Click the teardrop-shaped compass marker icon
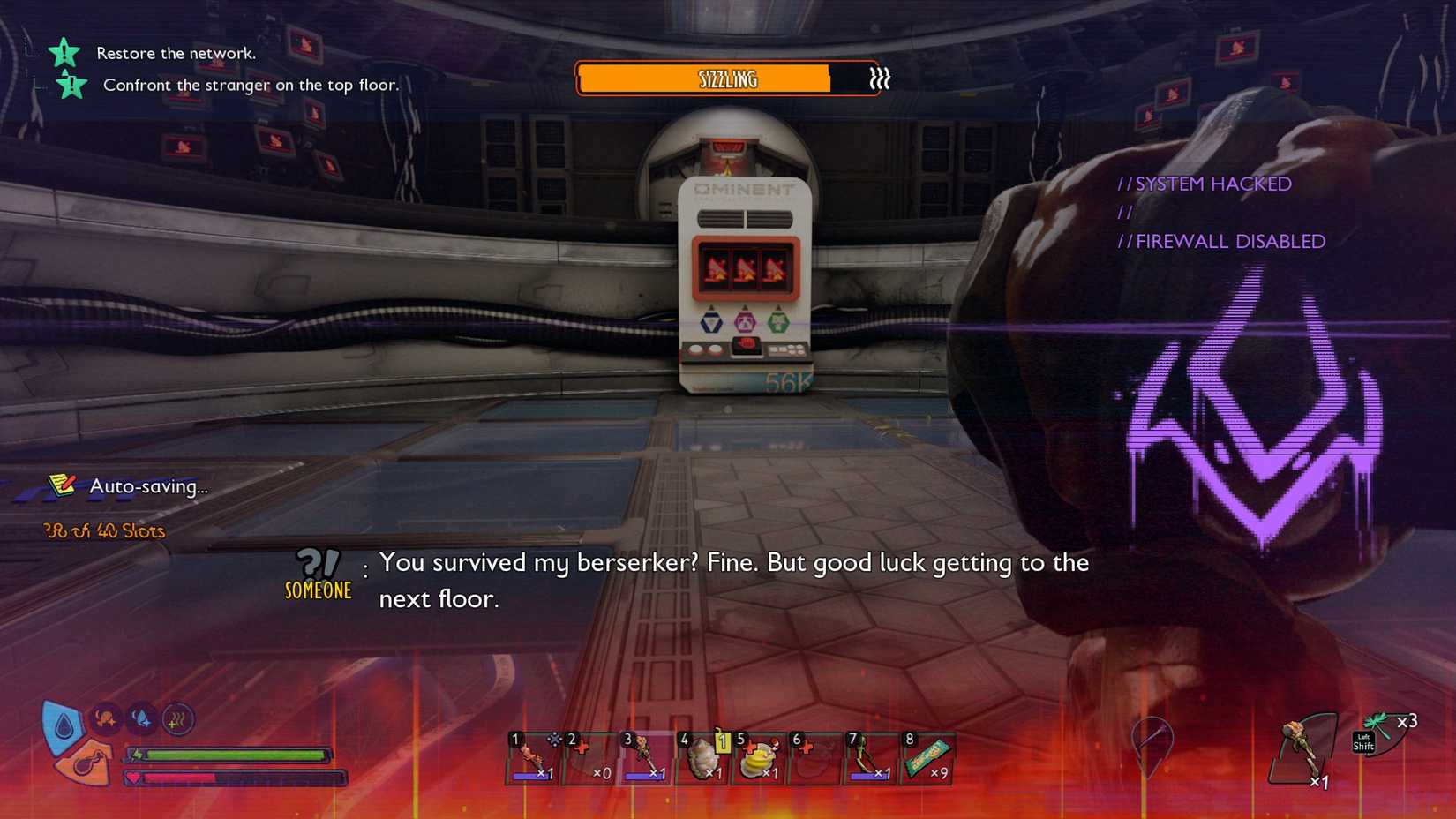The image size is (1456, 819). (1152, 741)
